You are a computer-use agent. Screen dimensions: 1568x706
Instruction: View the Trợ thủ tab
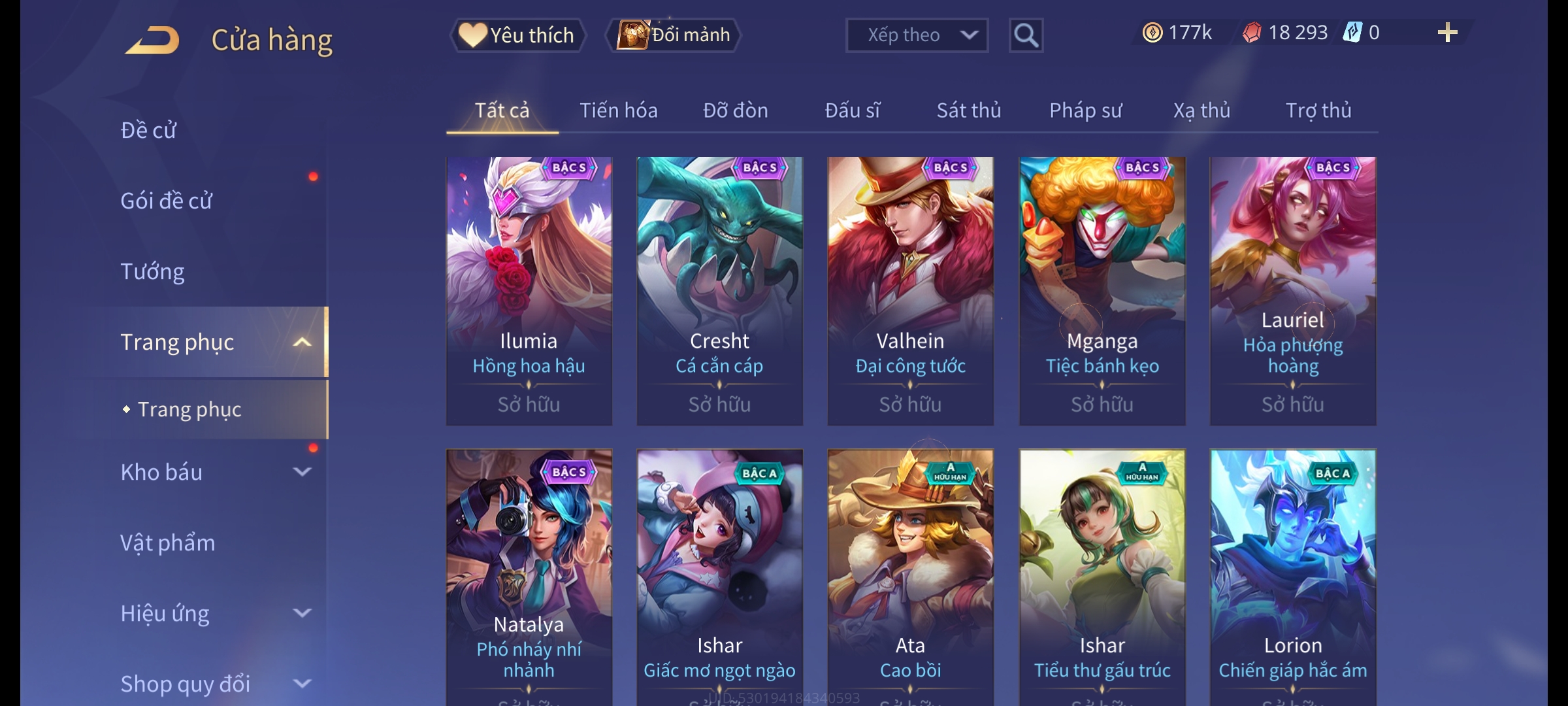pos(1318,110)
